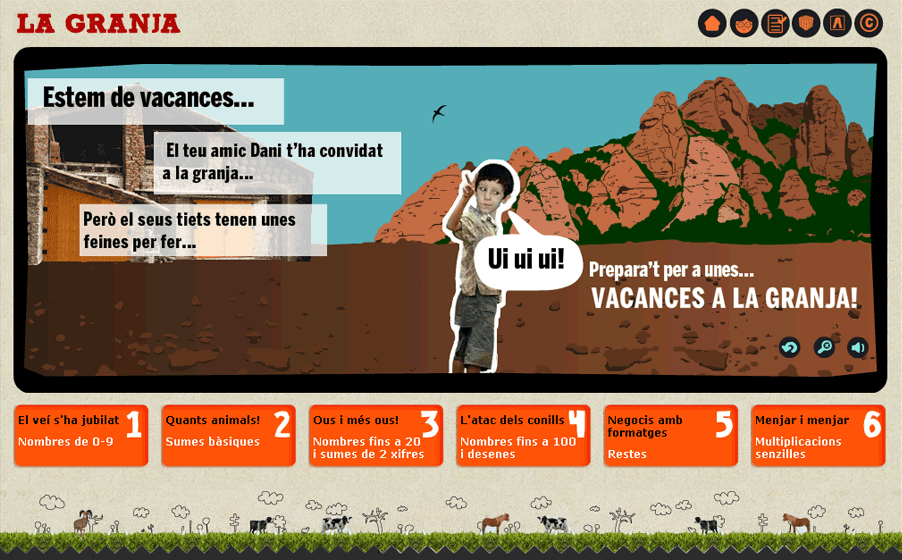Choose level 3 'Ous i més ous!'

point(376,435)
